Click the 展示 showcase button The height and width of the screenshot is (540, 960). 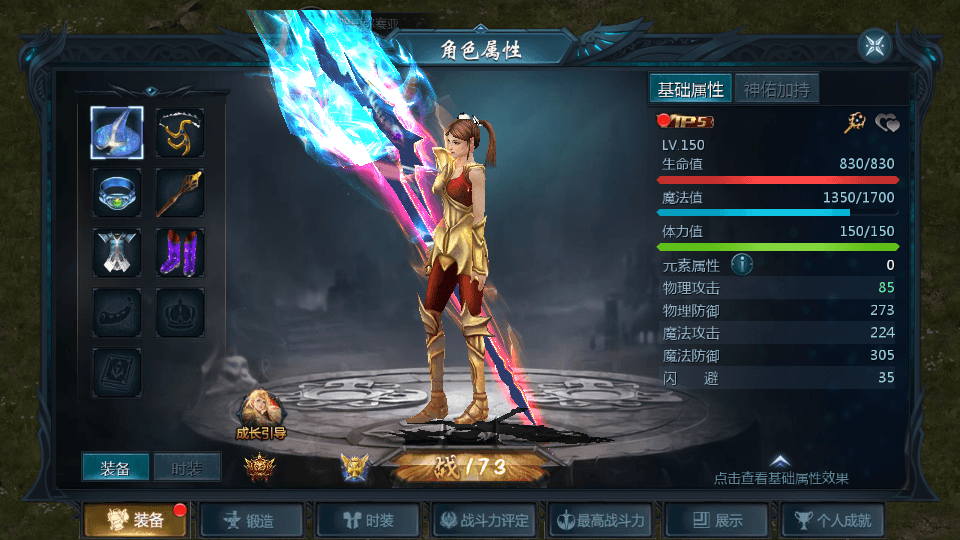pos(718,520)
